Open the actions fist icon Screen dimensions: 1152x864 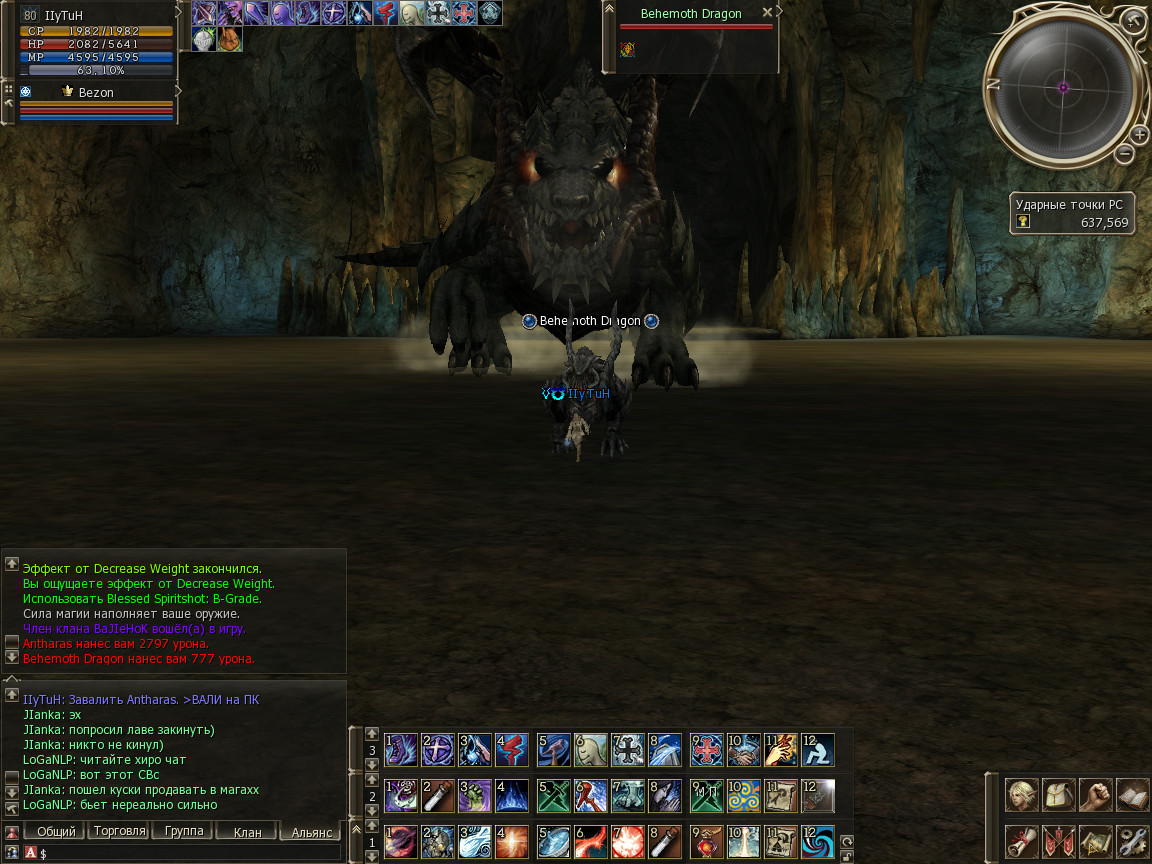click(1095, 794)
